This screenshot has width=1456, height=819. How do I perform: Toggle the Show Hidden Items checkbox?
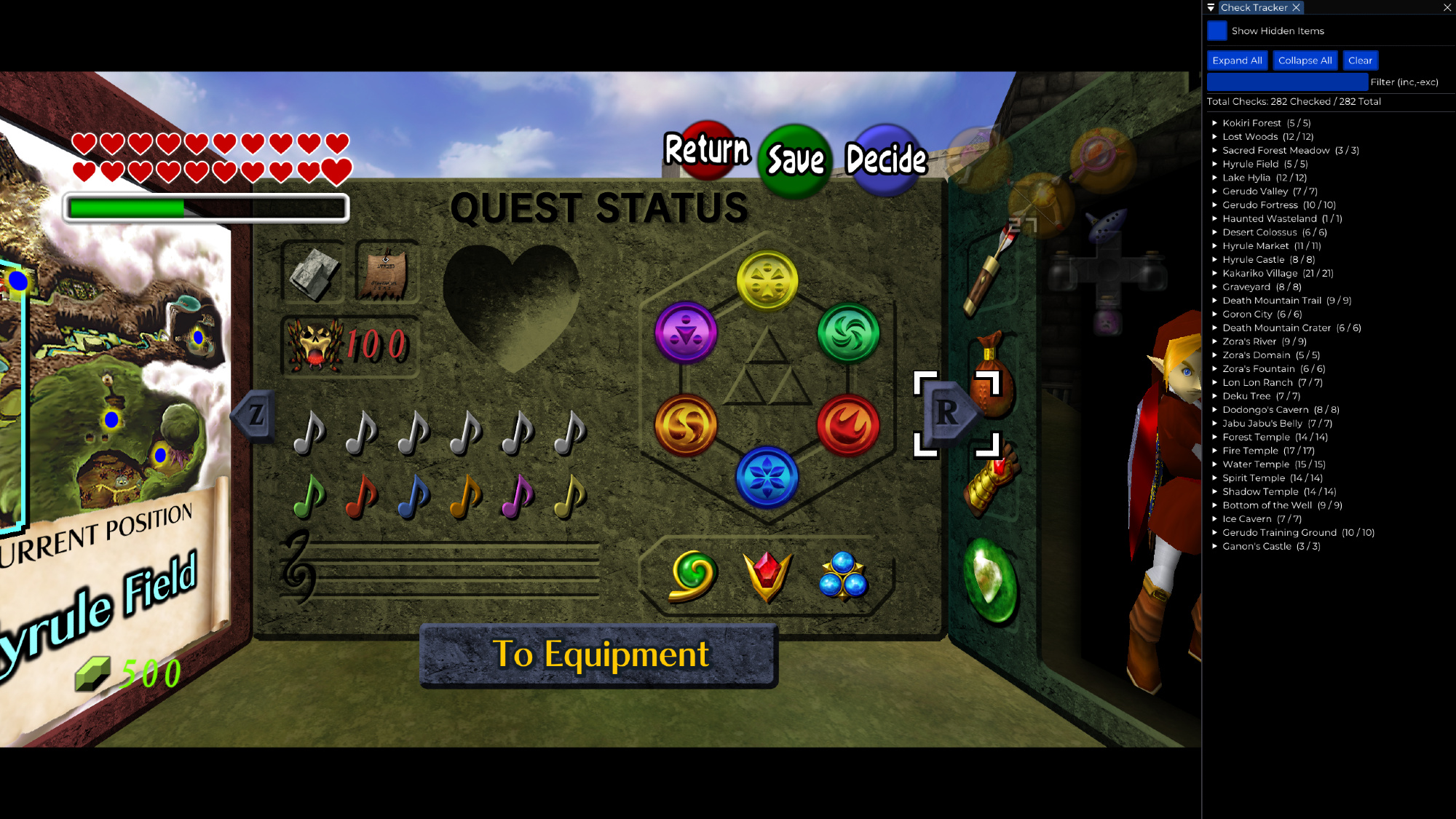1216,31
